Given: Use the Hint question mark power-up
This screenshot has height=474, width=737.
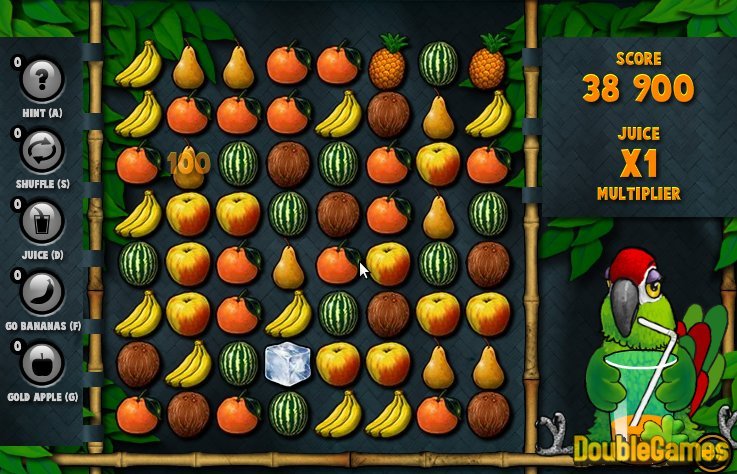Looking at the screenshot, I should tap(43, 79).
